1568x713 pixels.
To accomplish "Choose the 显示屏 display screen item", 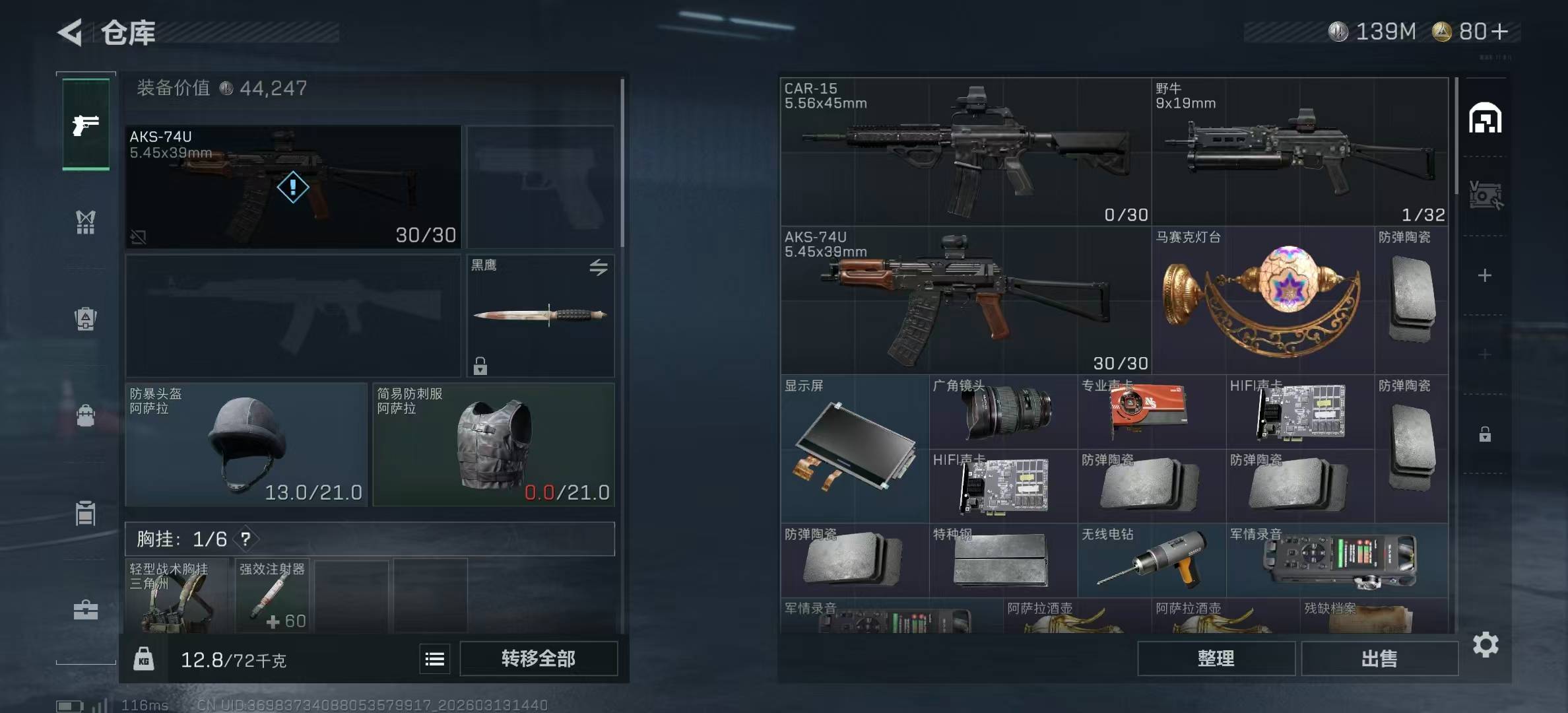I will 854,448.
